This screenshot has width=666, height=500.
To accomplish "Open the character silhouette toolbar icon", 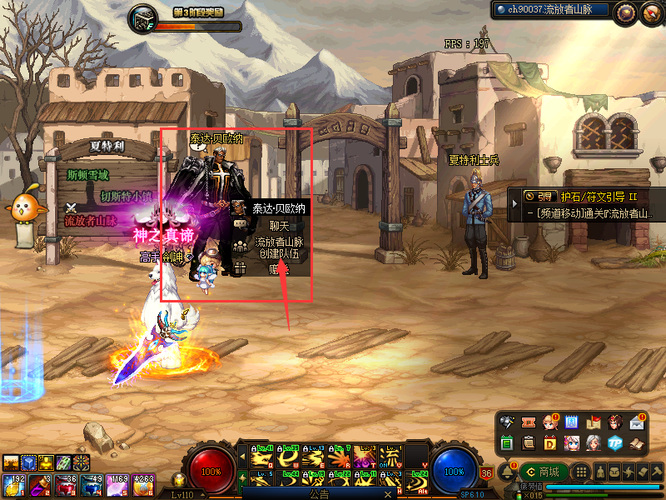I will pyautogui.click(x=599, y=471).
